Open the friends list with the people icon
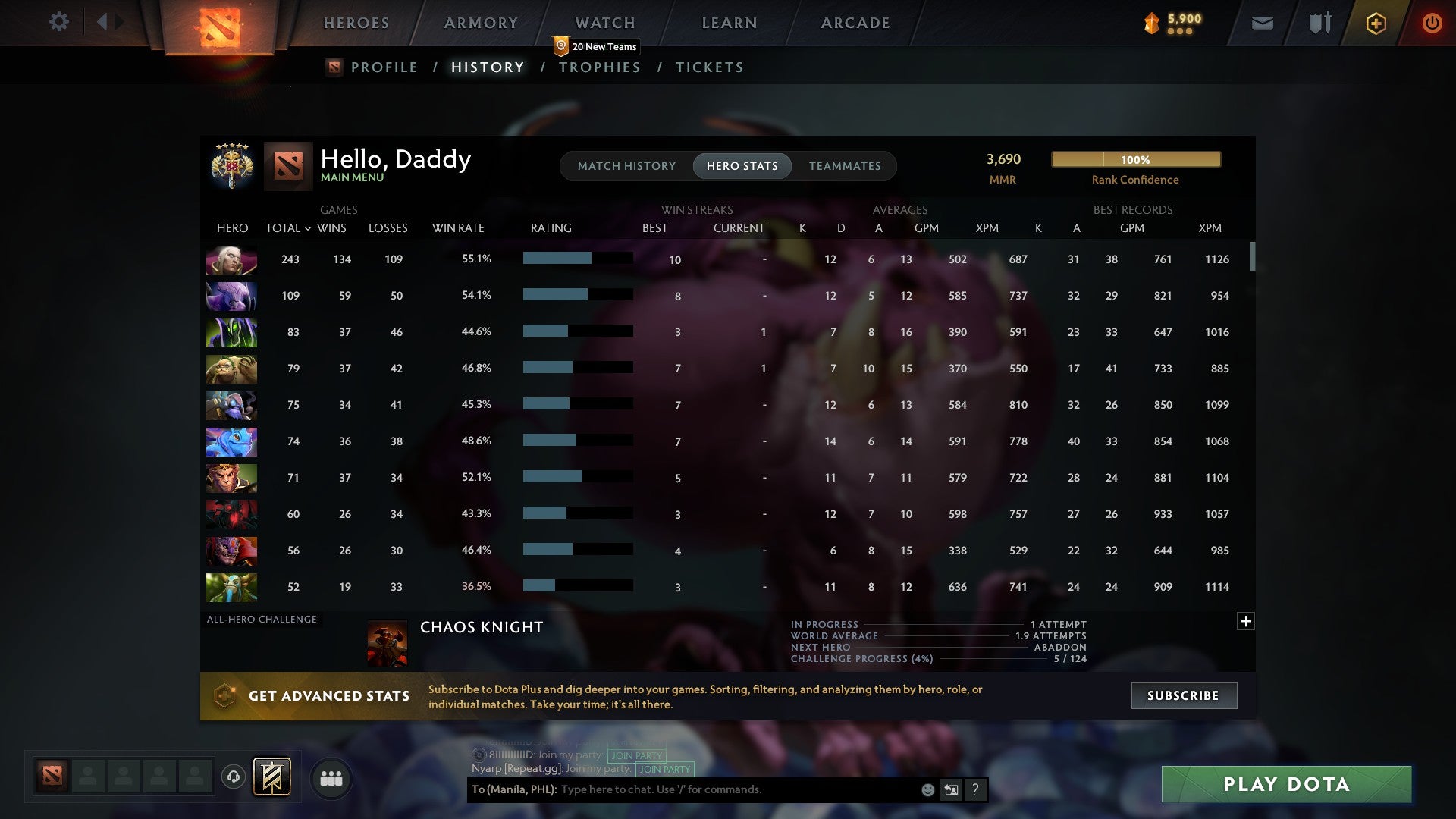This screenshot has width=1456, height=819. [x=331, y=777]
